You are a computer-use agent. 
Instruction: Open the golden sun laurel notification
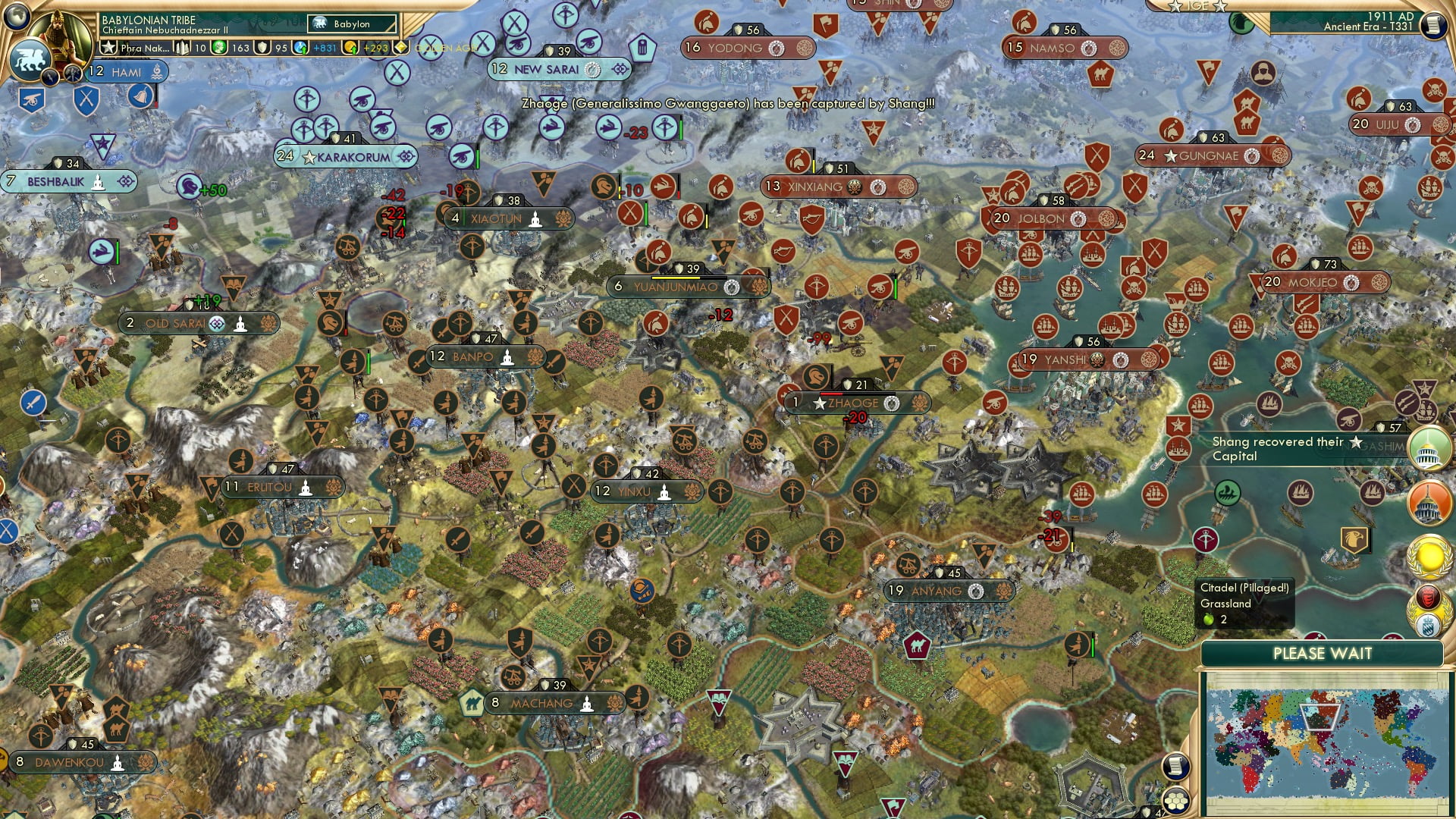[x=1429, y=556]
